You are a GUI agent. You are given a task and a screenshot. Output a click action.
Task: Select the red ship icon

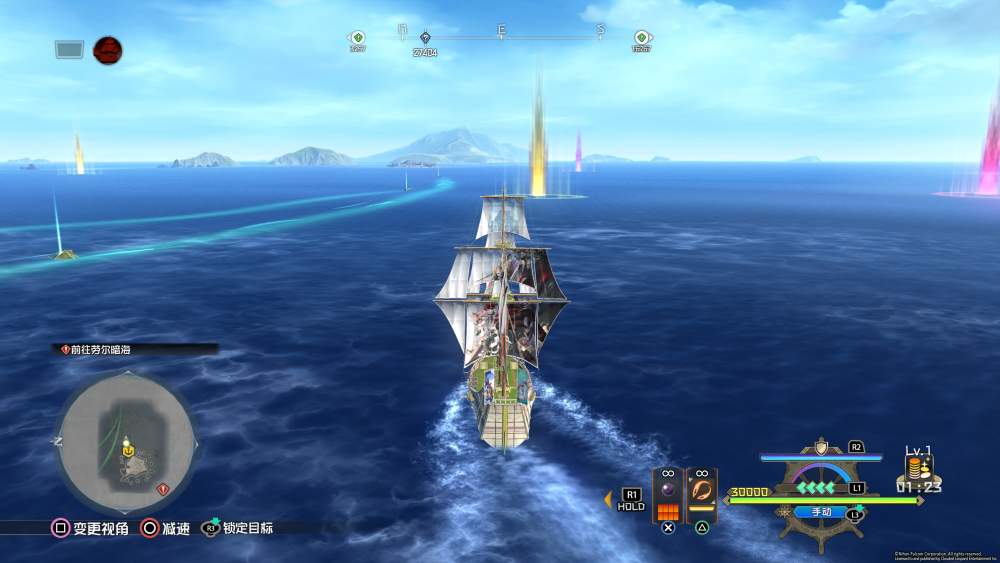(107, 49)
